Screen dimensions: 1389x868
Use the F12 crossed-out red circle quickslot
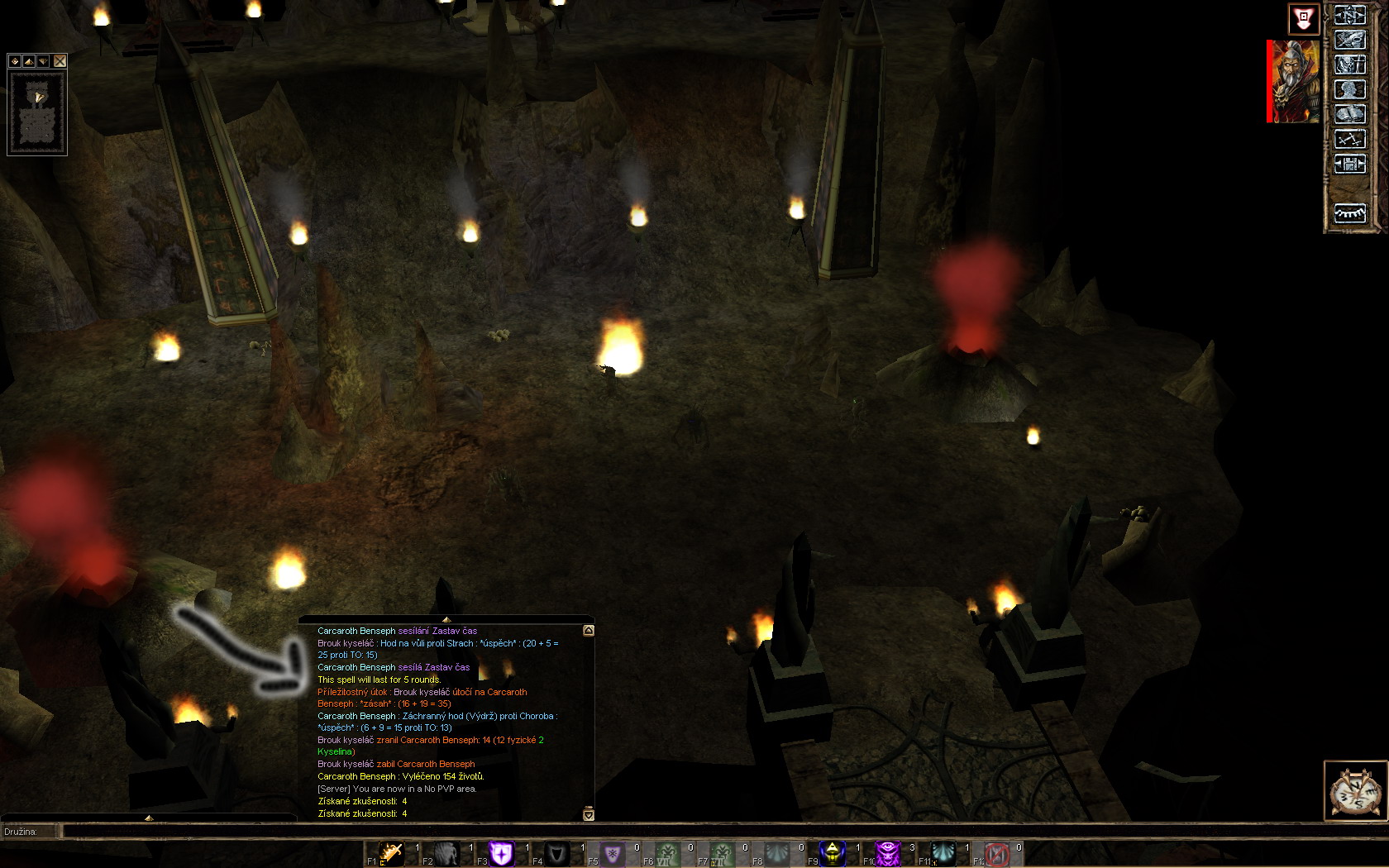[997, 853]
